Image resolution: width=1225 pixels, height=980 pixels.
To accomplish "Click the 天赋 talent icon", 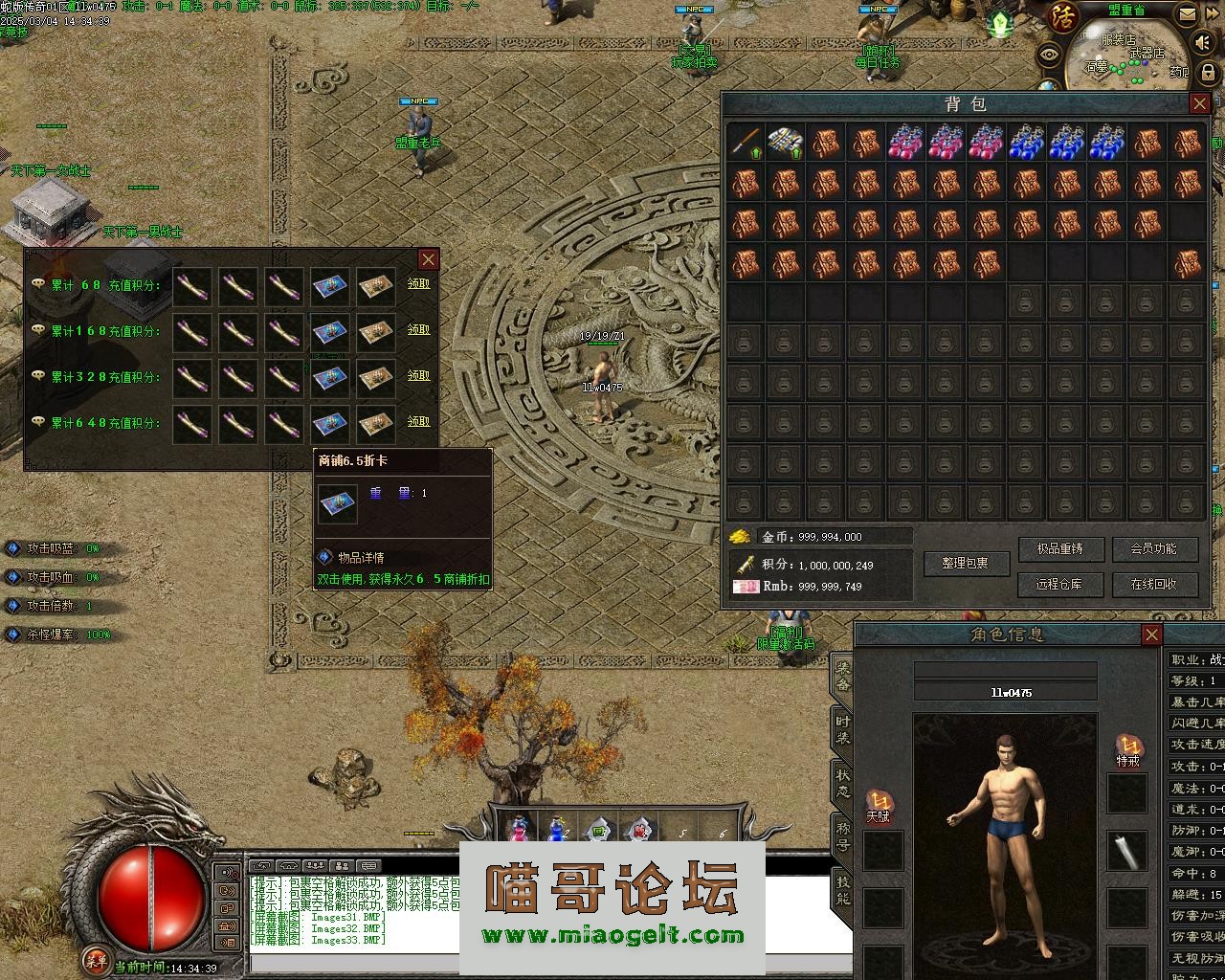I will [879, 802].
